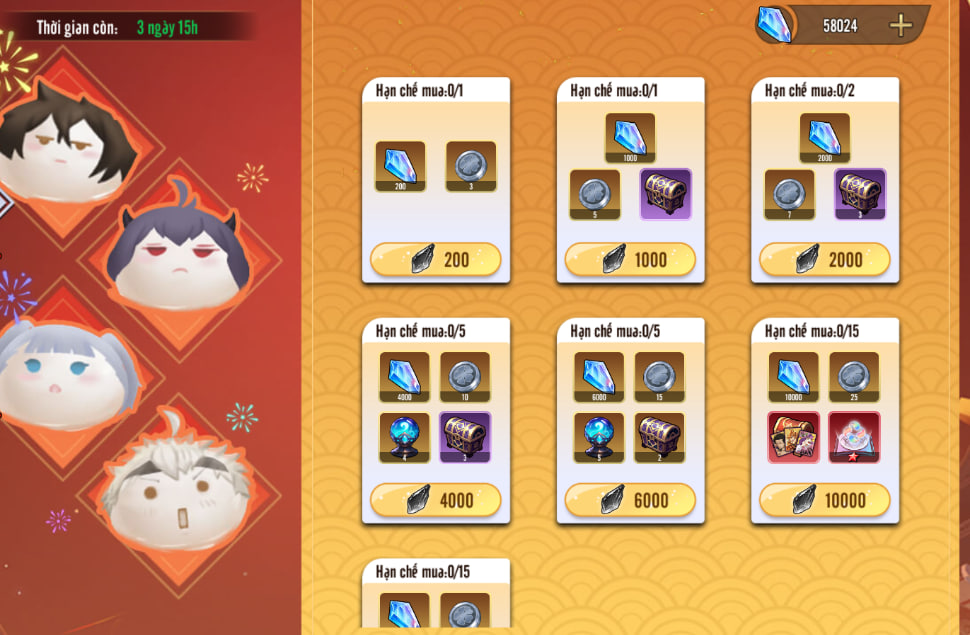The width and height of the screenshot is (970, 635).
Task: Inspect the brown chest in the 6000 pack
Action: point(659,437)
